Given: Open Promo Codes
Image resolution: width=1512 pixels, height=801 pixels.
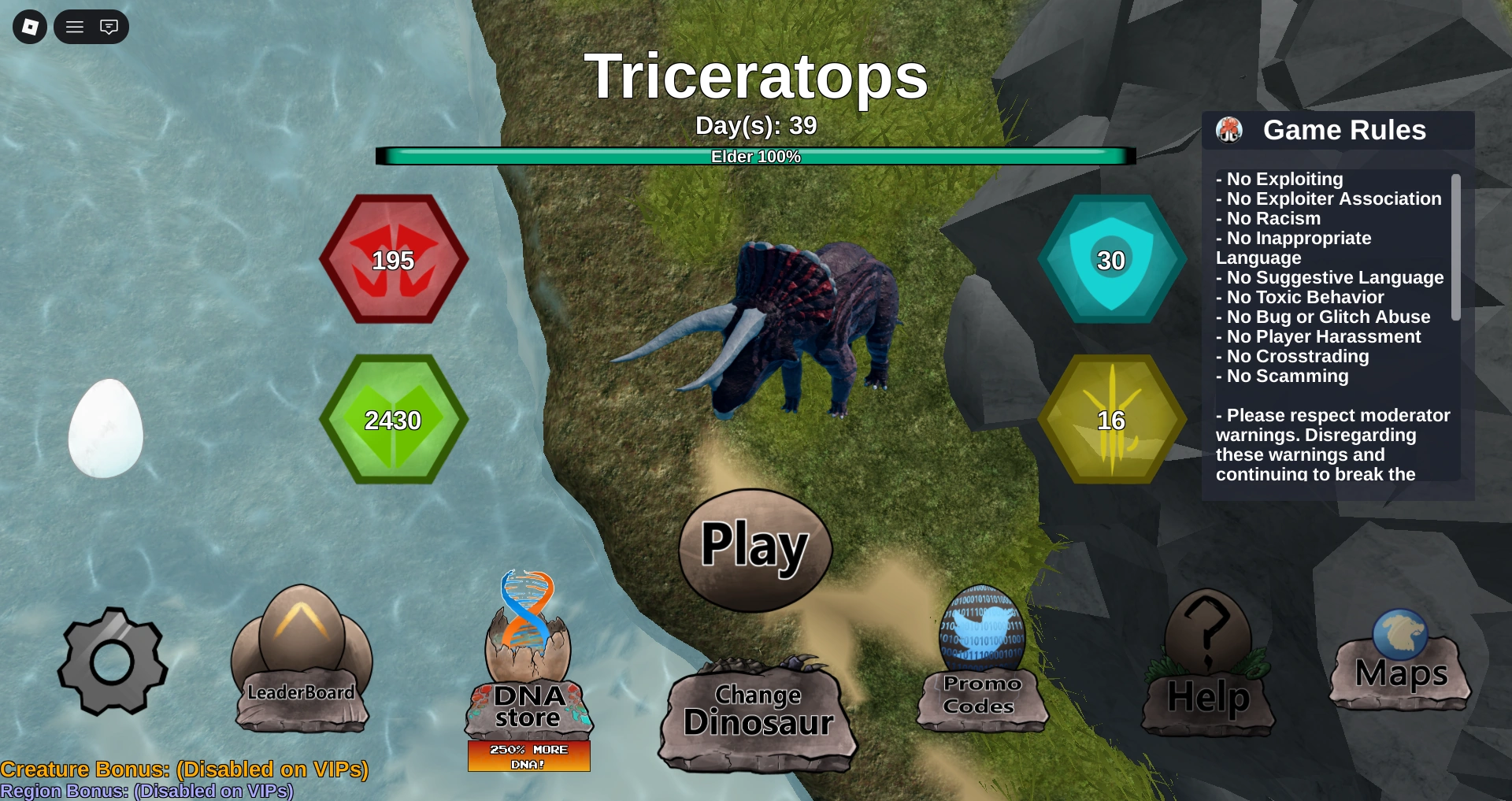Looking at the screenshot, I should coord(981,693).
